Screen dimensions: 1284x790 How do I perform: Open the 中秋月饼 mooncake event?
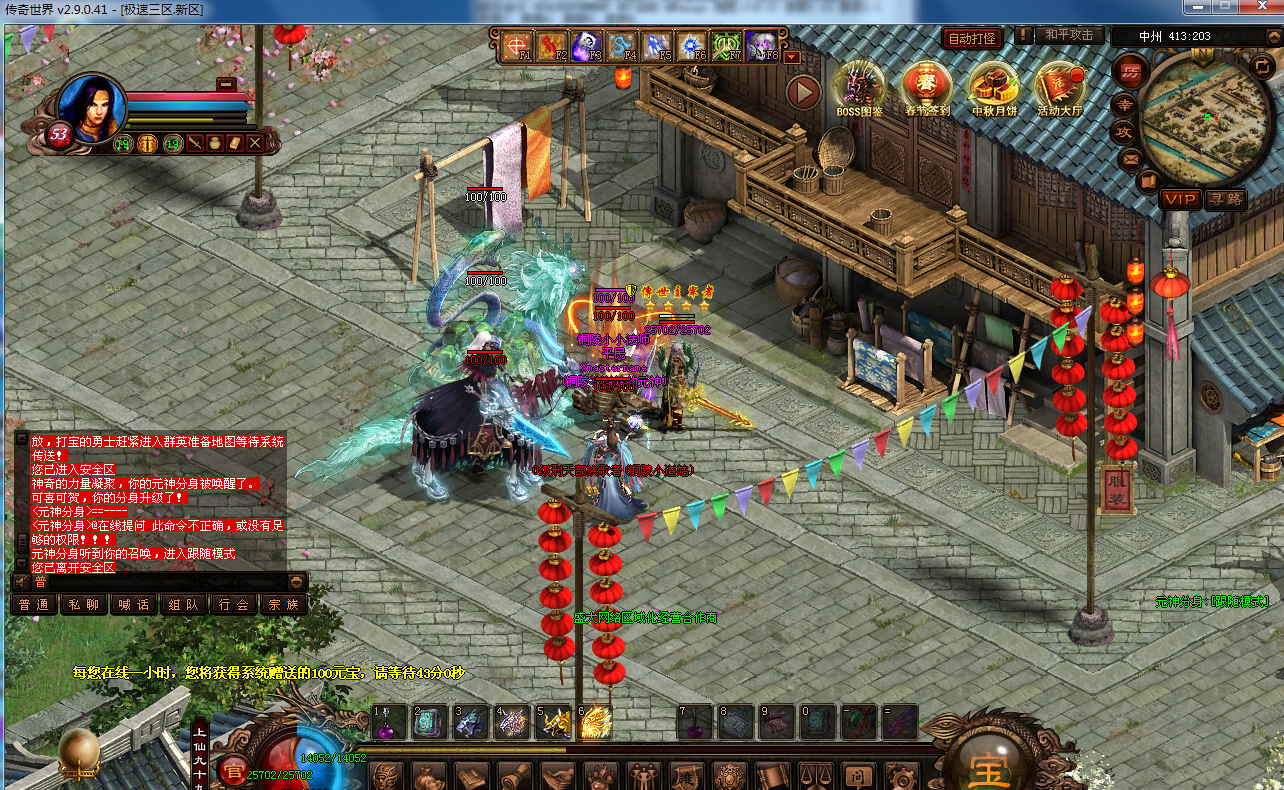click(x=993, y=86)
